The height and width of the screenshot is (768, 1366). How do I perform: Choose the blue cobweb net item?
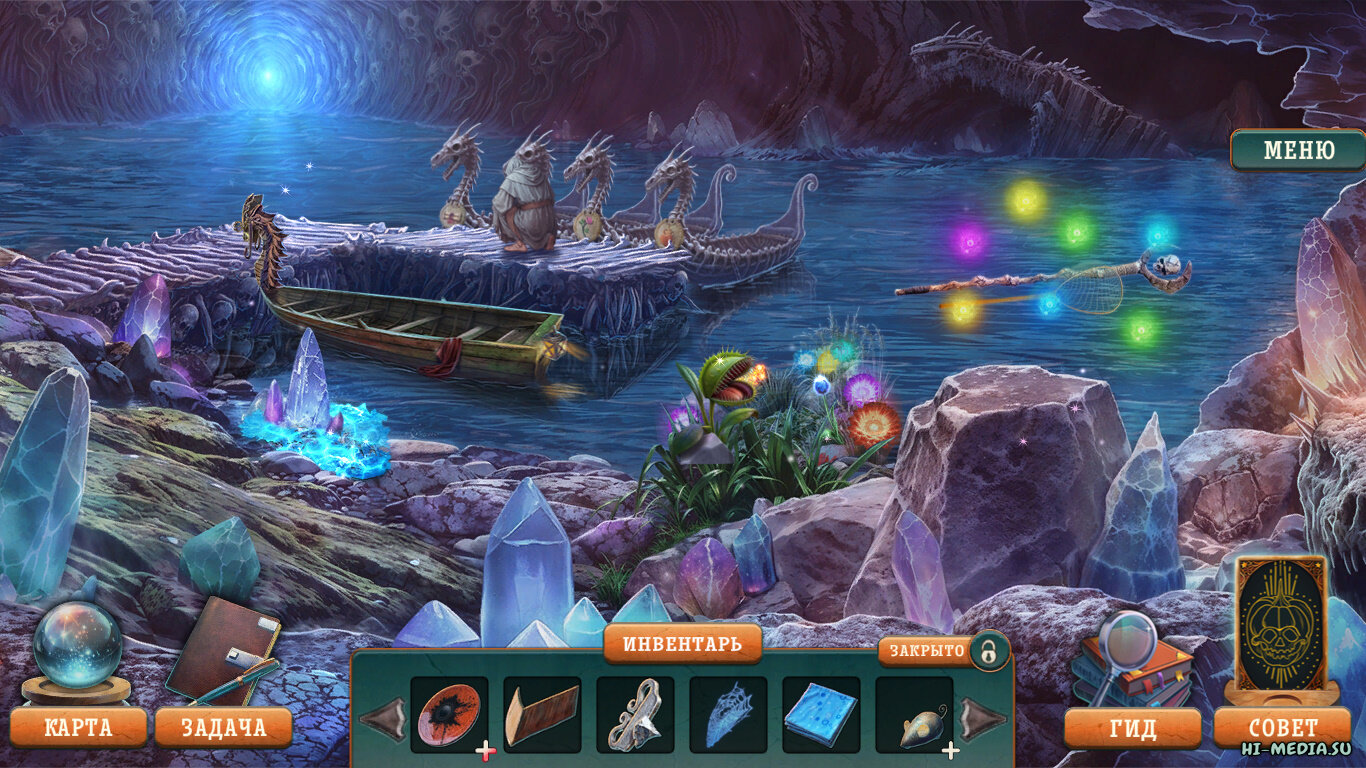[728, 714]
